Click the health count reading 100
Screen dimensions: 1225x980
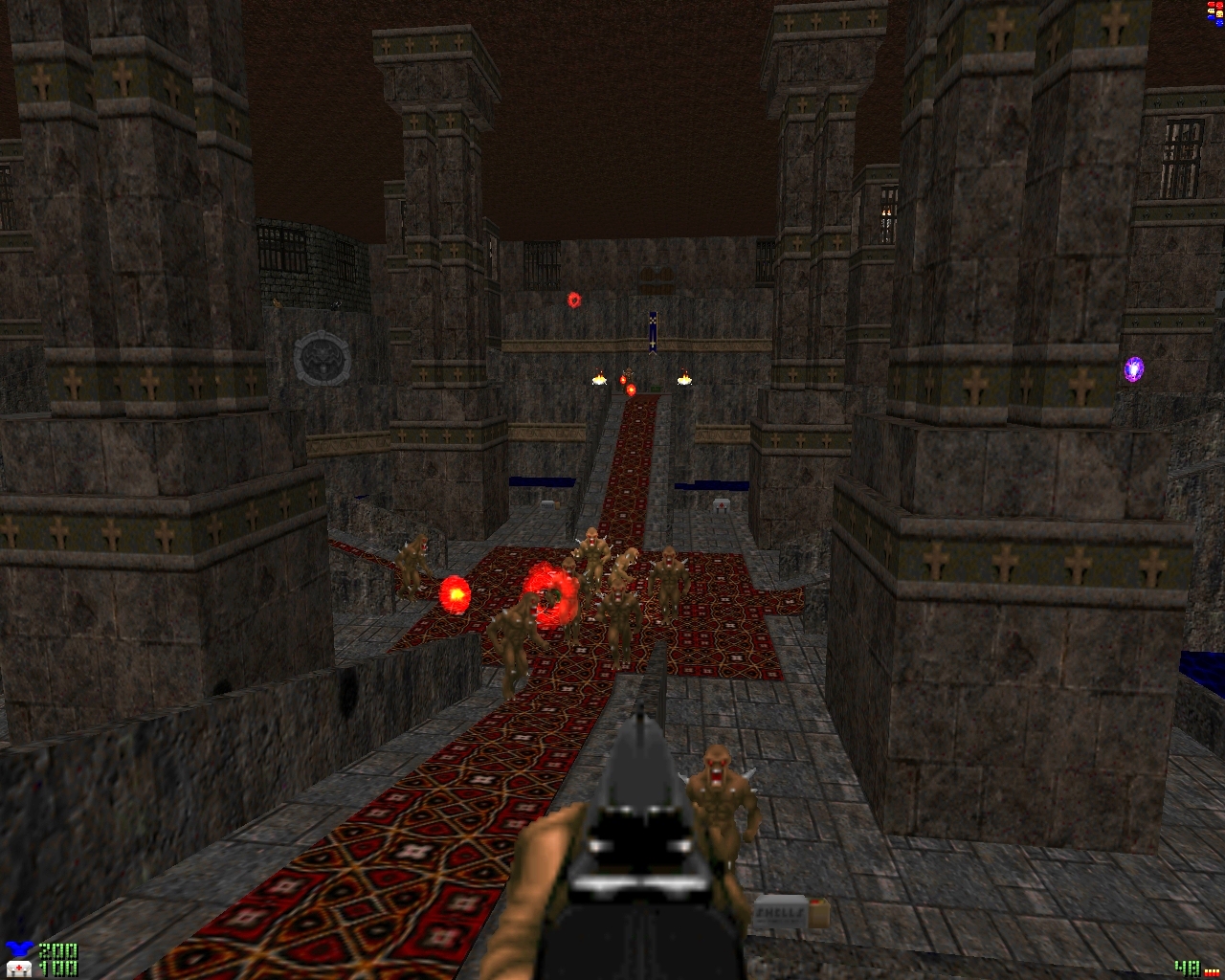pyautogui.click(x=59, y=967)
